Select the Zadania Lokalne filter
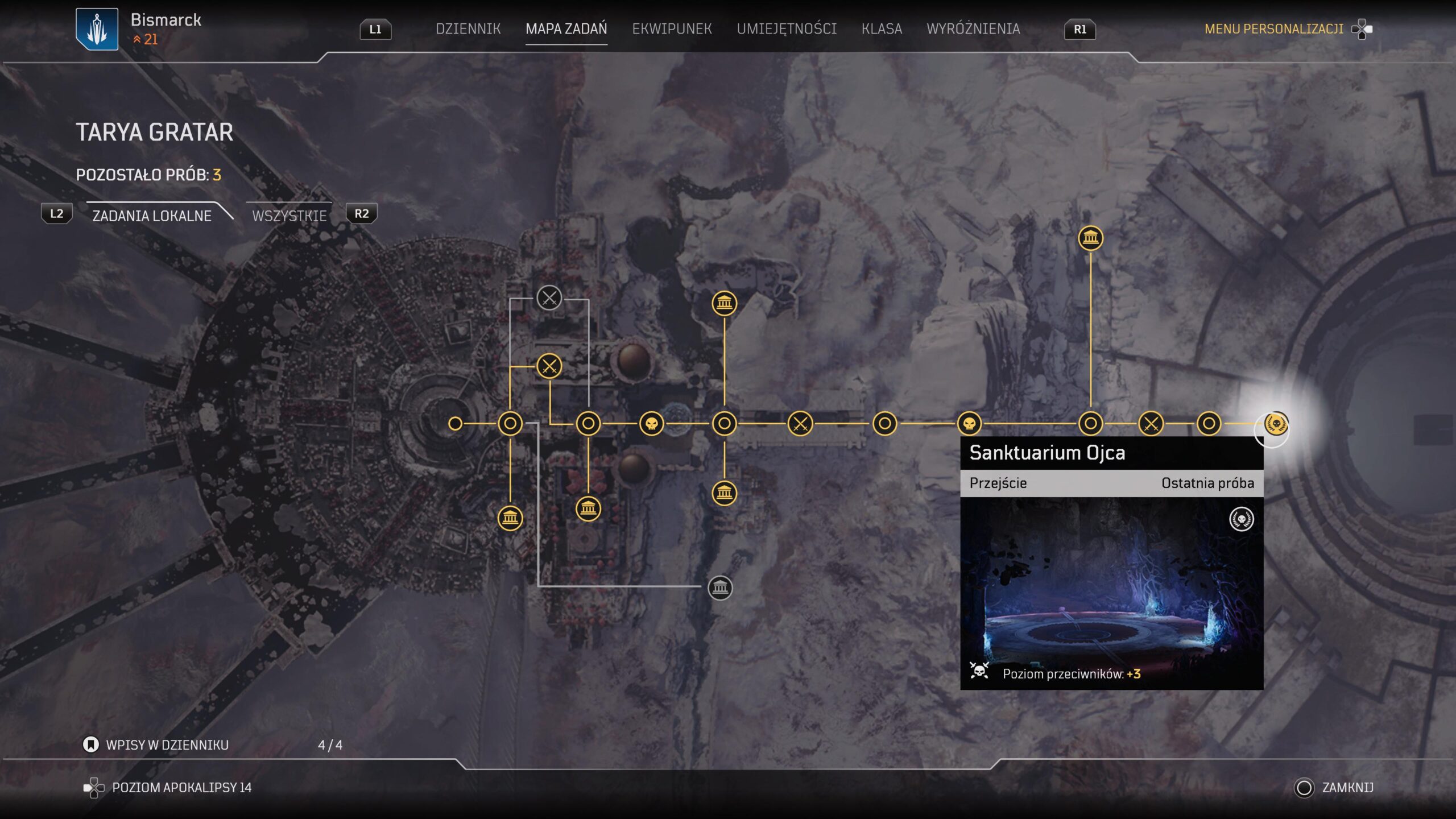The image size is (1456, 819). (x=152, y=216)
